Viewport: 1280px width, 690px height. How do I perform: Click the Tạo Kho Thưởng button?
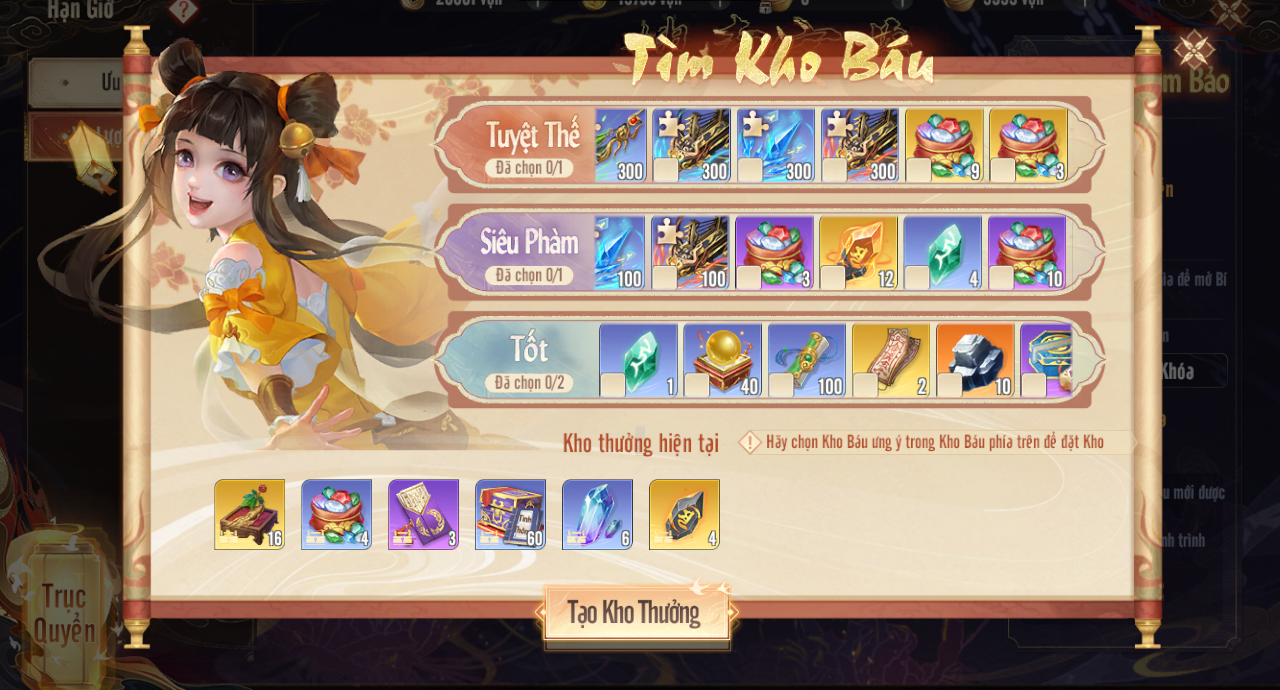click(x=636, y=613)
